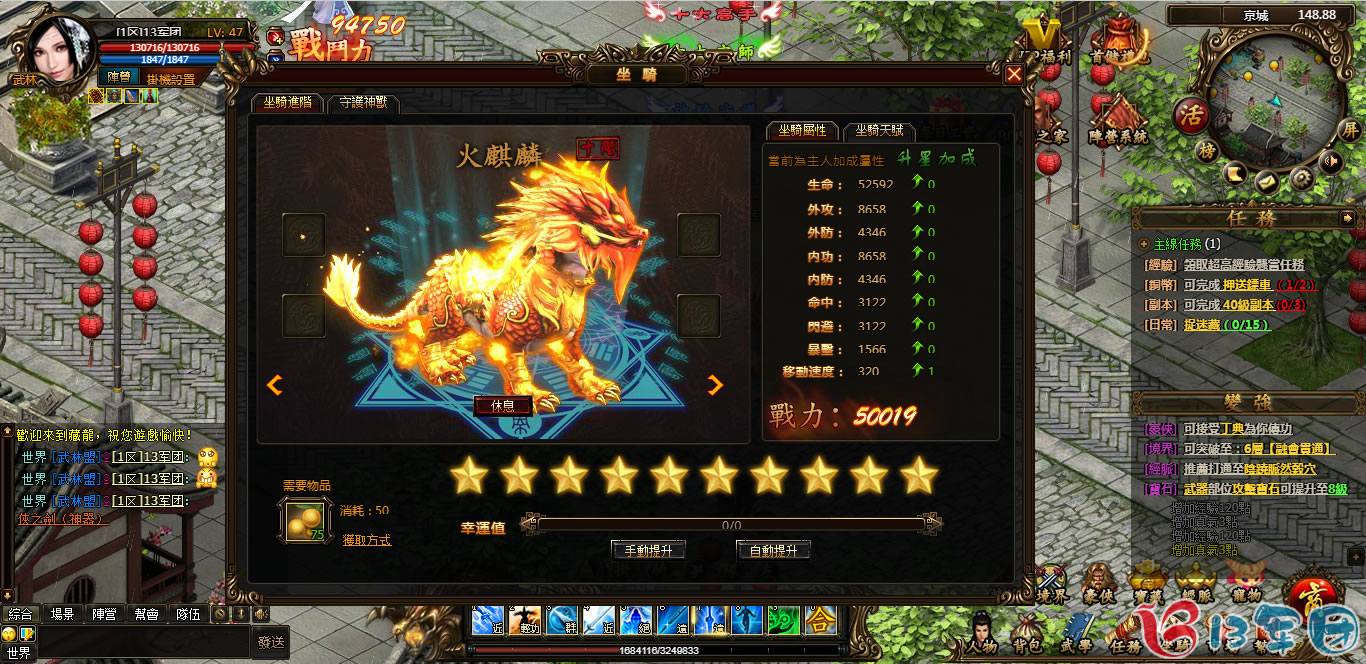Click the 押送鏢車 quest link

[x=1247, y=285]
